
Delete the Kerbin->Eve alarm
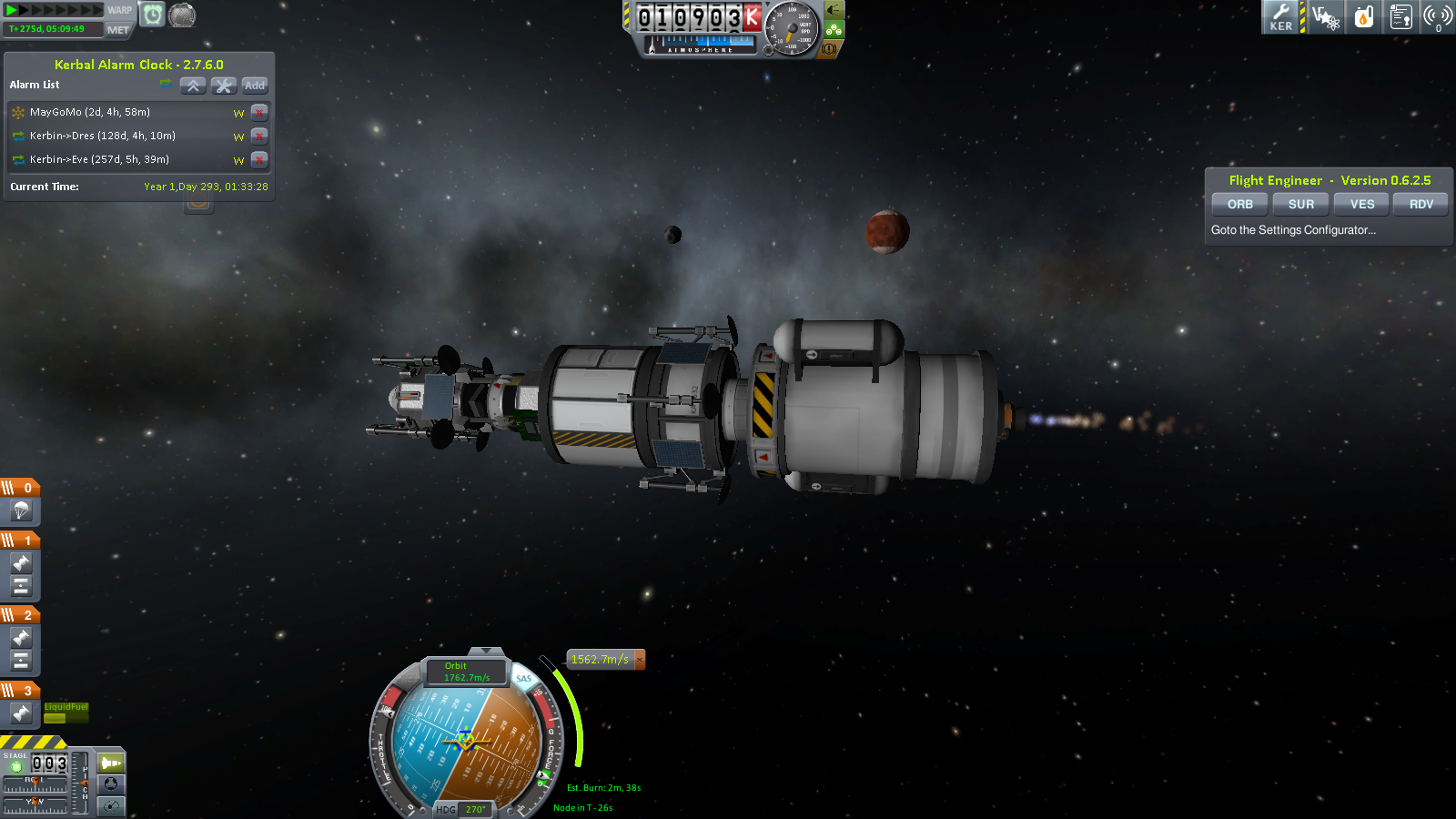pyautogui.click(x=259, y=160)
